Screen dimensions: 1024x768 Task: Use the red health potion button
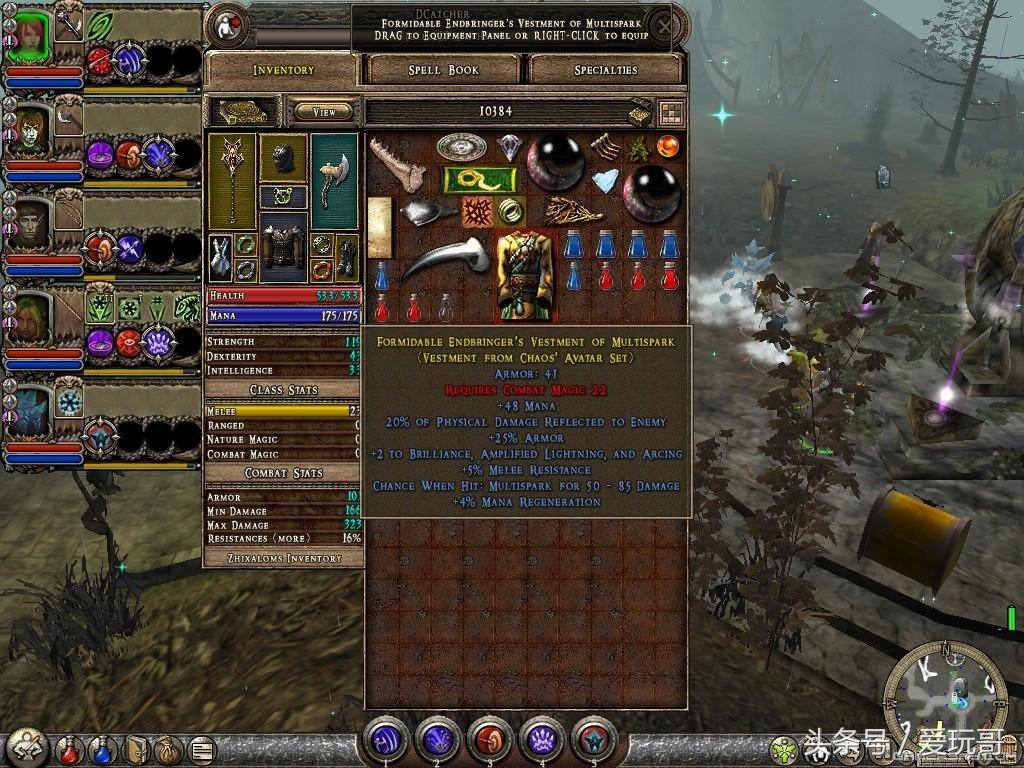69,748
